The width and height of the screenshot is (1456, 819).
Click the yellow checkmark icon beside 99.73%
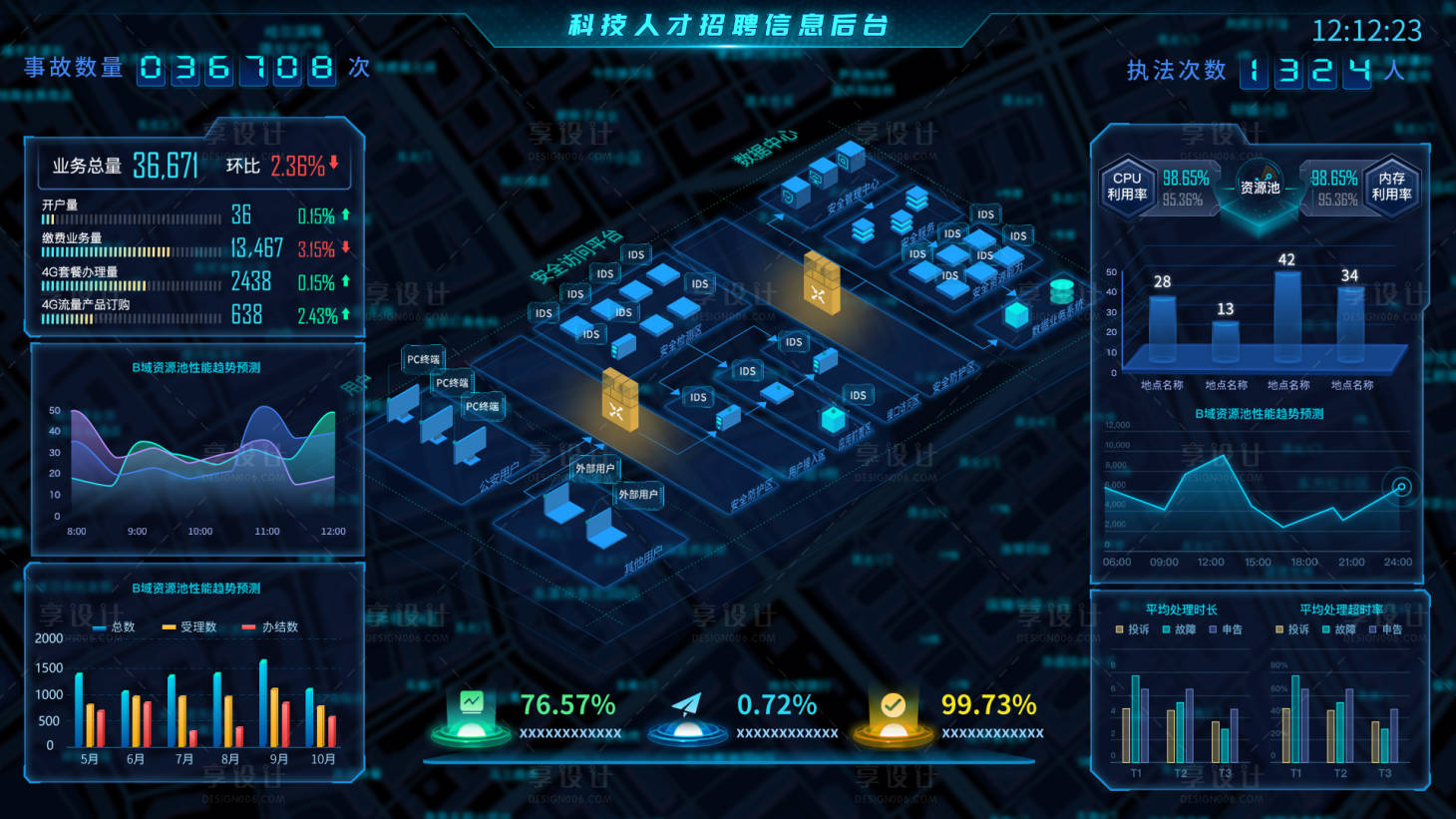point(894,703)
